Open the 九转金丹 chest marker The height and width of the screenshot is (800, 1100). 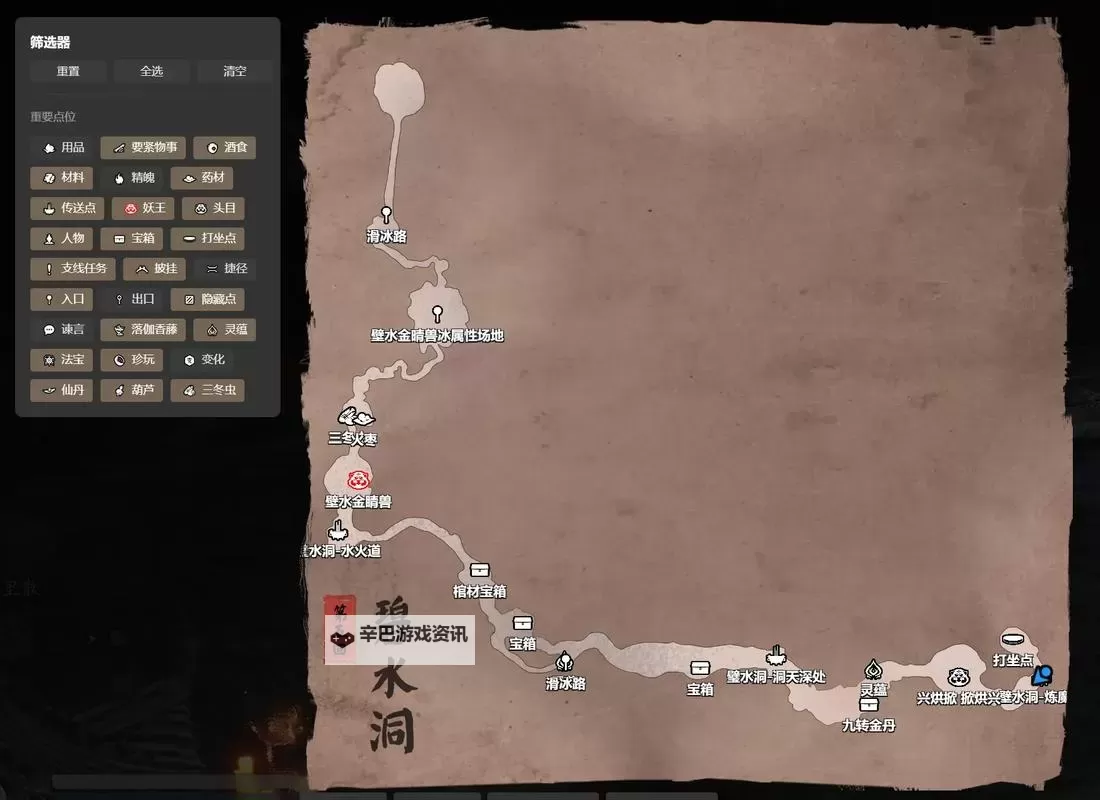tap(868, 705)
